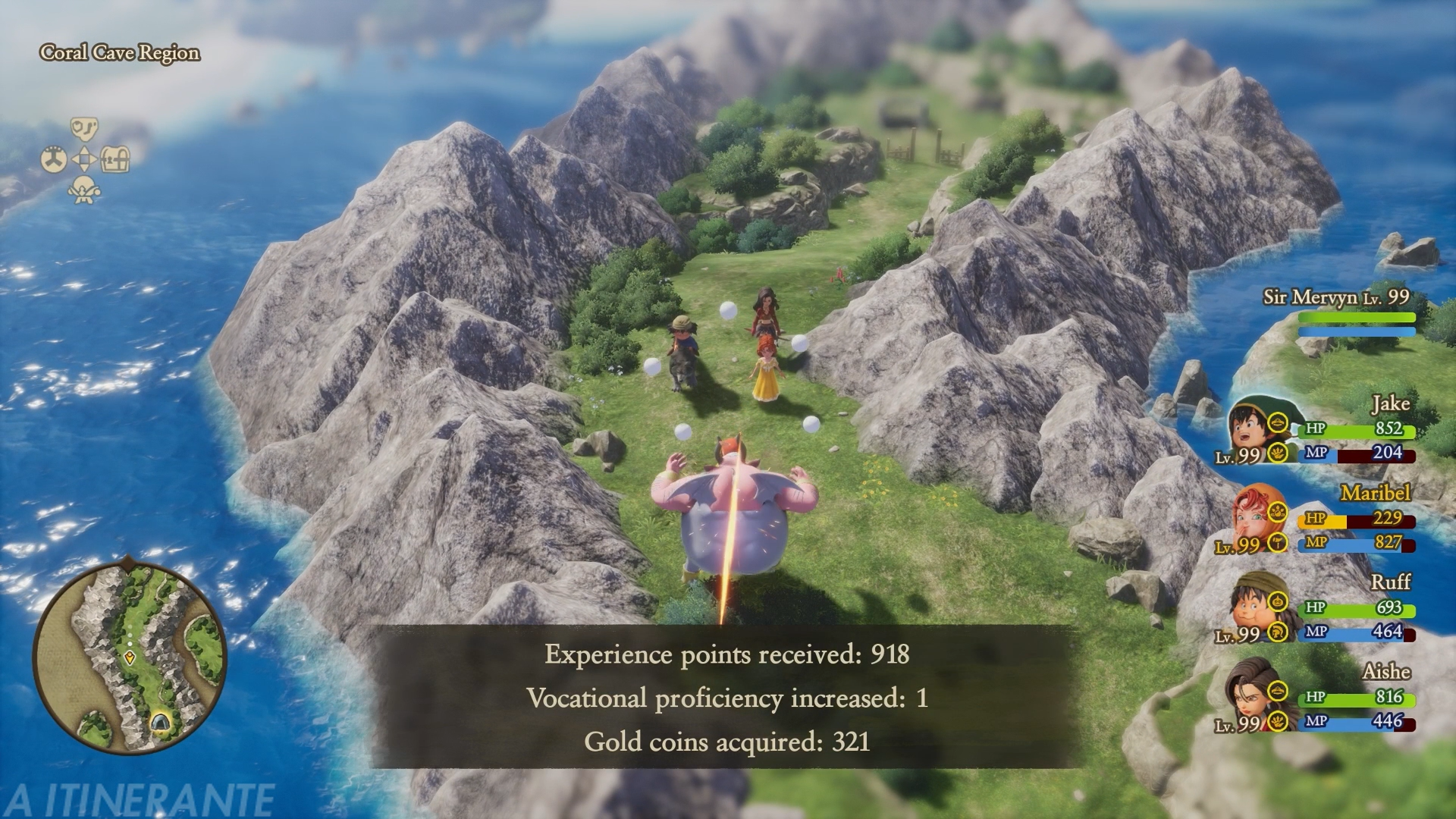Click the round character figure shortcut icon

pos(84,190)
